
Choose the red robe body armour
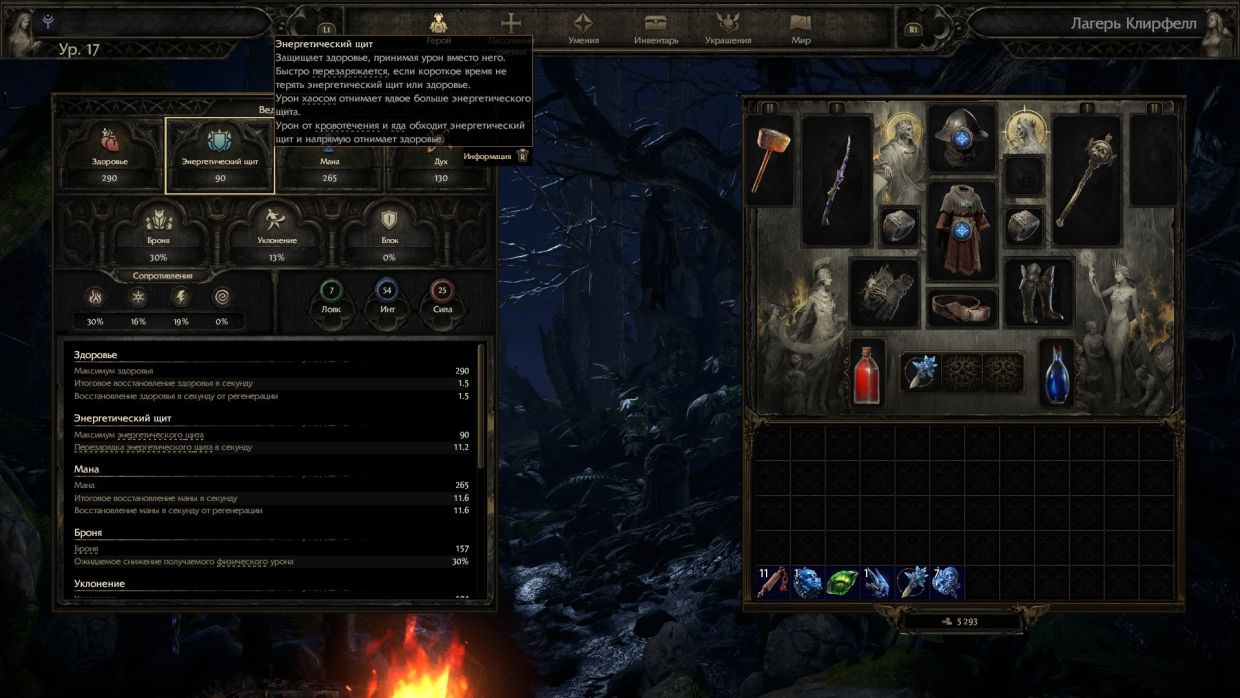pos(961,229)
